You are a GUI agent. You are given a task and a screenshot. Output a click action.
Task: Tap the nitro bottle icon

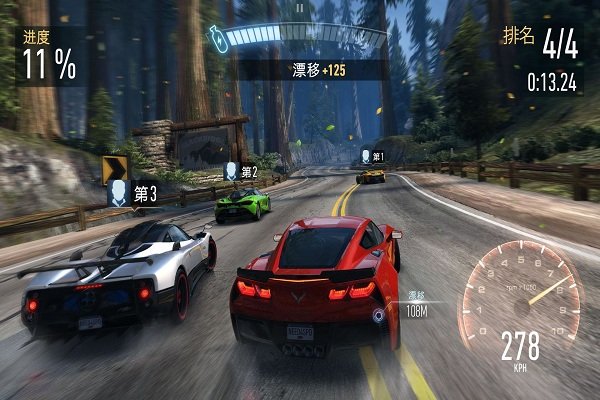[214, 37]
